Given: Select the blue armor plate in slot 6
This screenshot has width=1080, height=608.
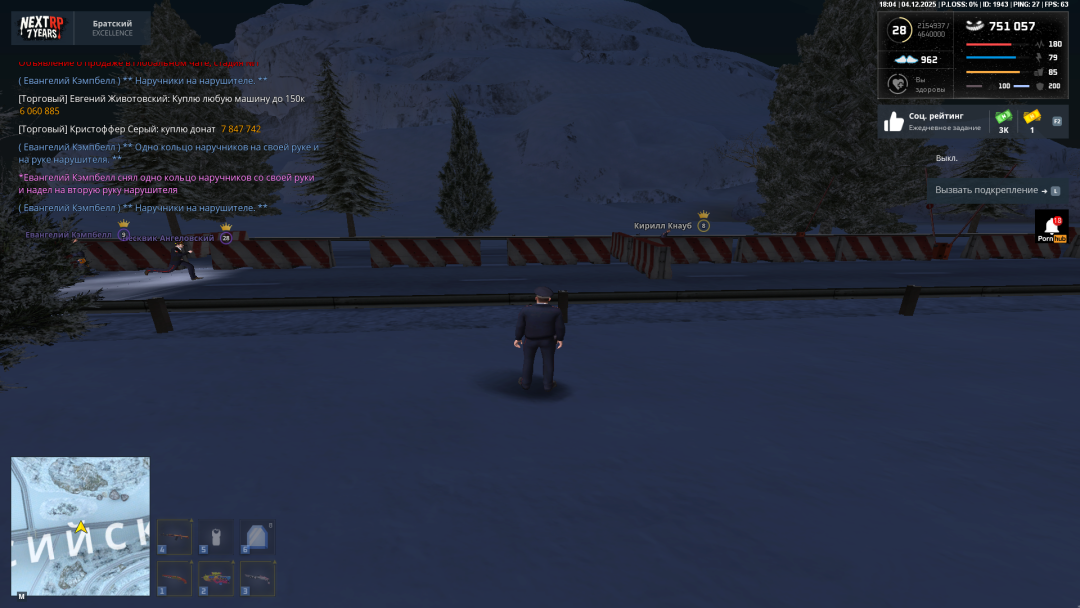Looking at the screenshot, I should pyautogui.click(x=257, y=537).
